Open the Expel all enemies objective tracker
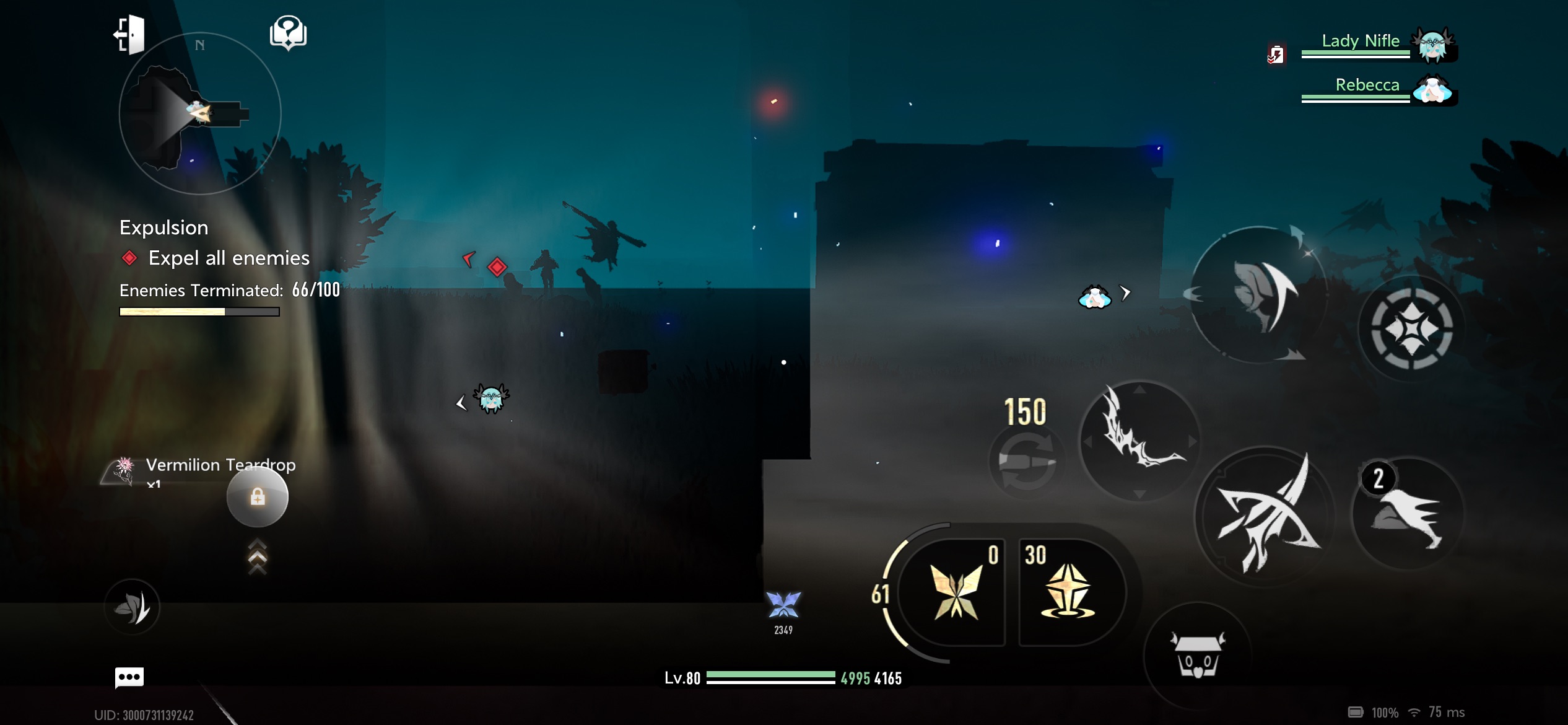Screen dimensions: 1568x725 229,258
